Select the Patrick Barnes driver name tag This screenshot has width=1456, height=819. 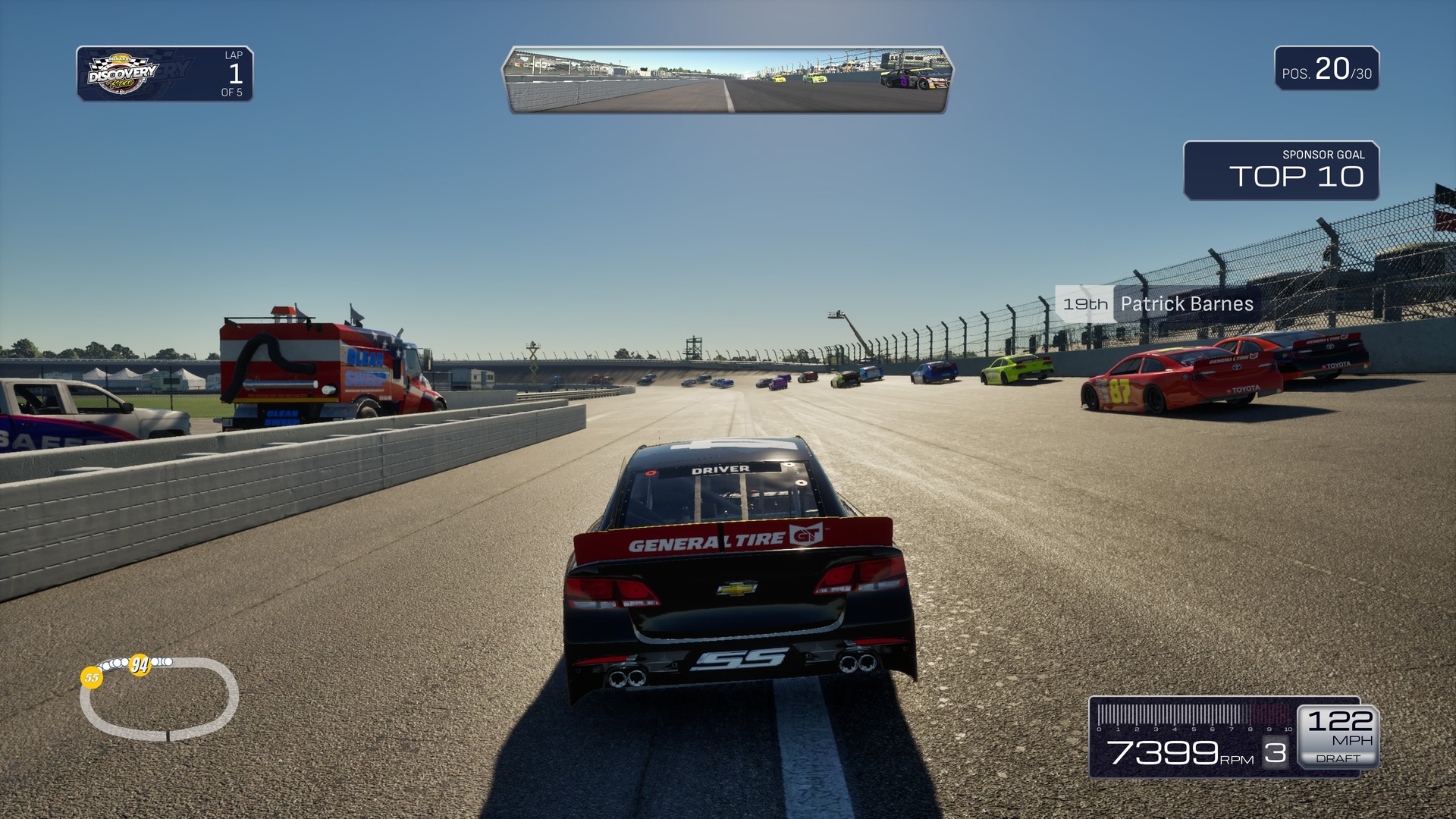click(x=1158, y=304)
